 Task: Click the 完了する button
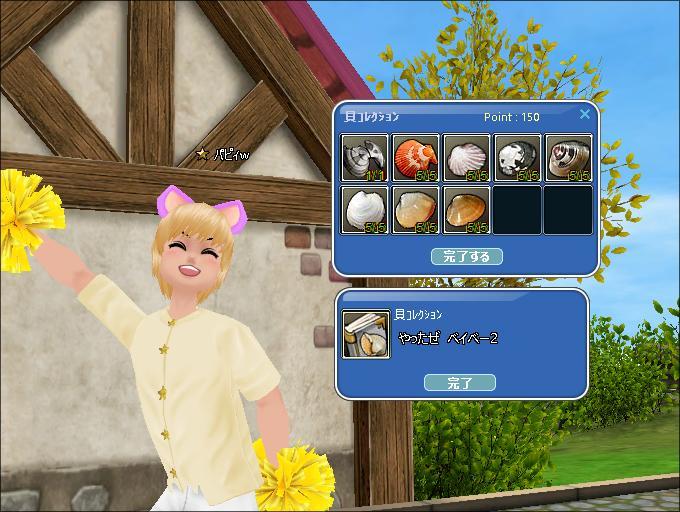tap(466, 256)
